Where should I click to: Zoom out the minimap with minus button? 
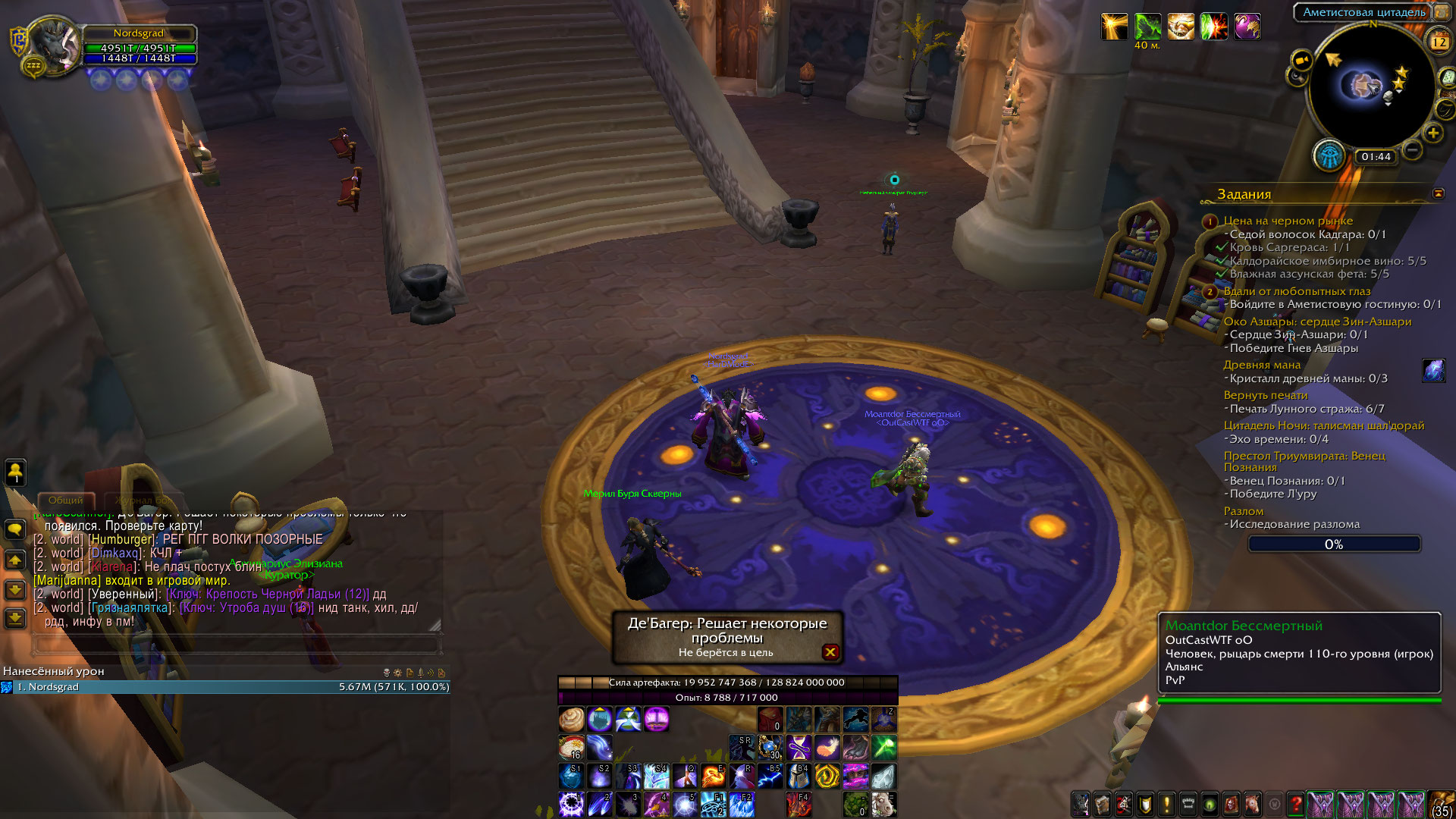(x=1412, y=150)
